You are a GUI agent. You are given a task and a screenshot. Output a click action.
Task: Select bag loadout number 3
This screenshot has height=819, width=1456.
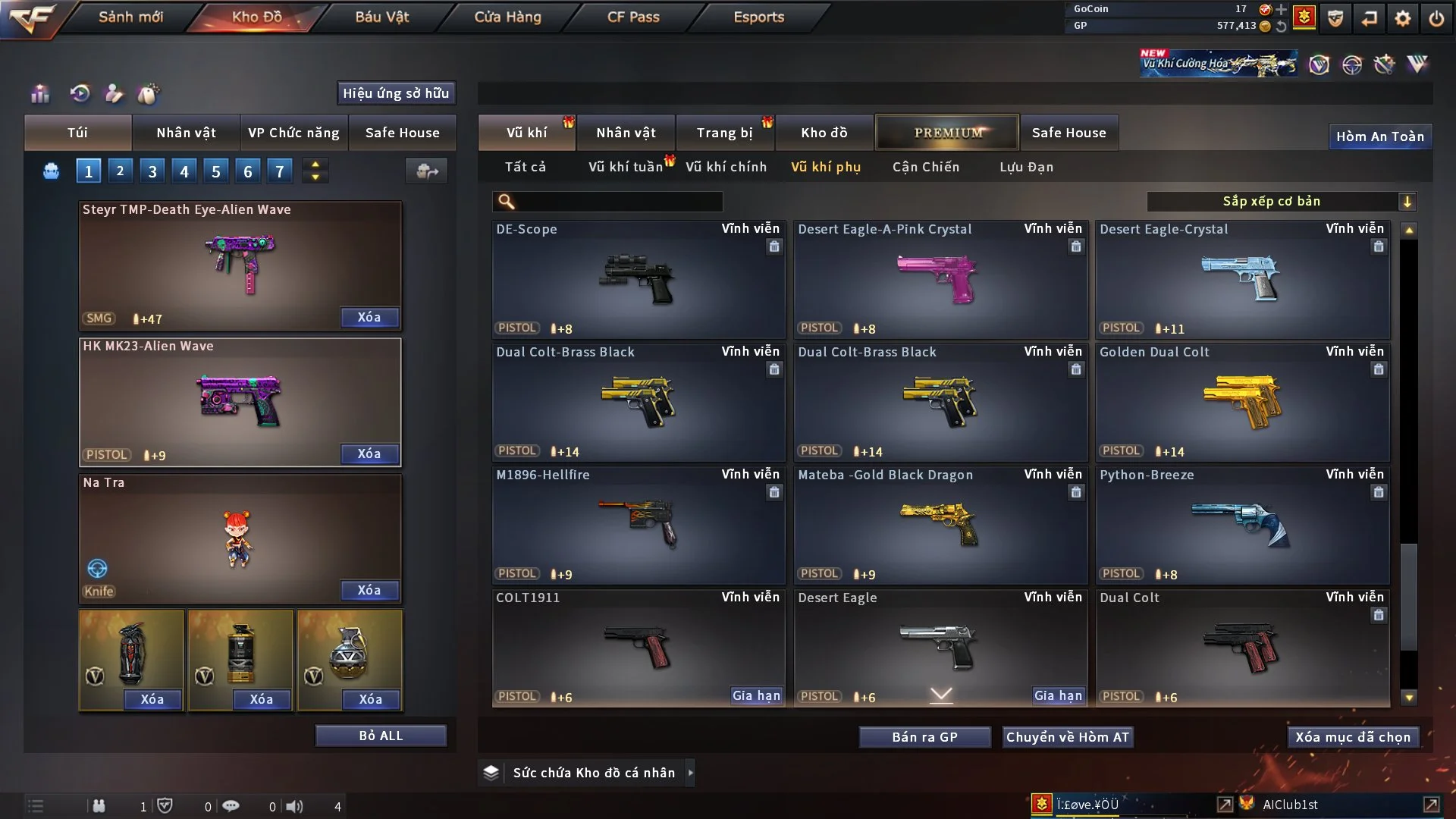(152, 171)
